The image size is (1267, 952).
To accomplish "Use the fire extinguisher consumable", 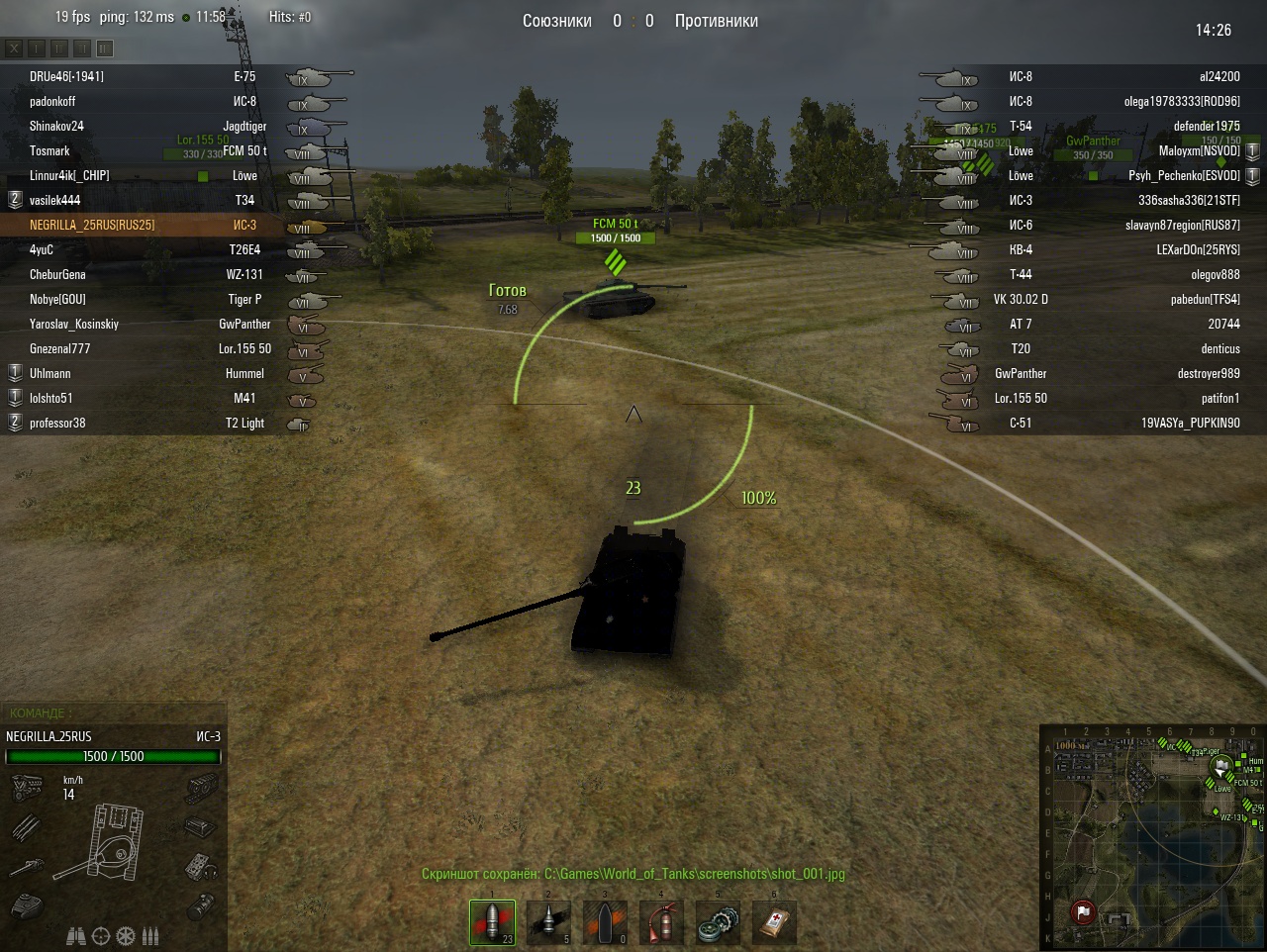I will 660,922.
